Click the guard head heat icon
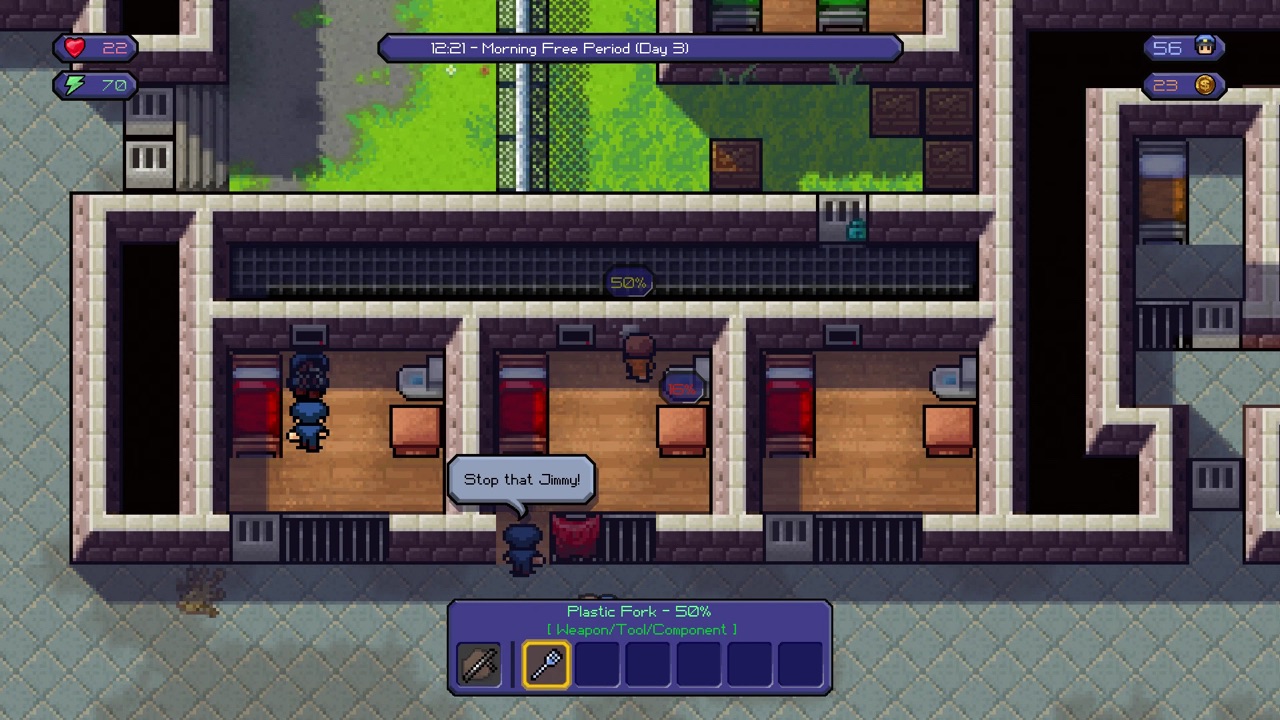This screenshot has width=1280, height=720. coord(1207,47)
